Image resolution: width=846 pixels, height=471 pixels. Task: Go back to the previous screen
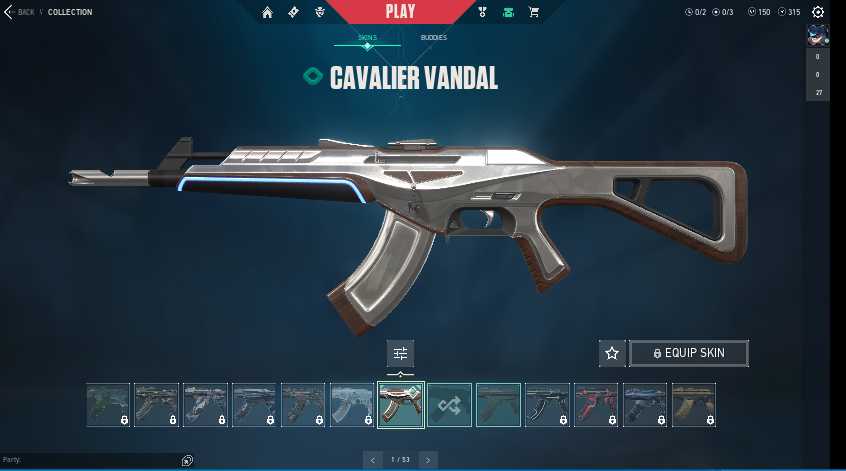pyautogui.click(x=20, y=12)
